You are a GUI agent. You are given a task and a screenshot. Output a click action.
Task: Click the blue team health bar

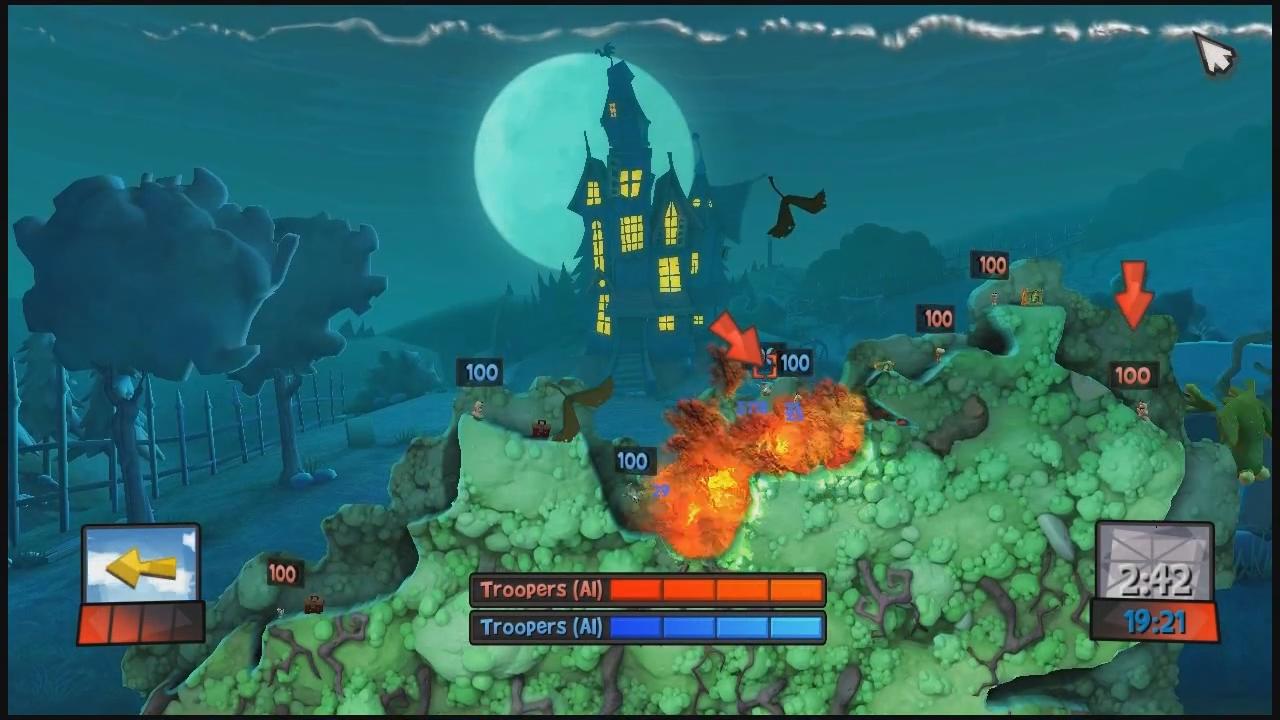click(x=715, y=627)
